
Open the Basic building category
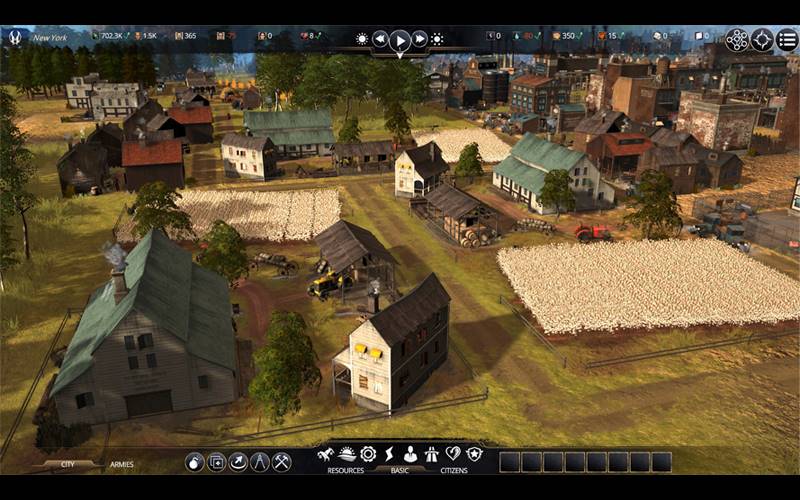400,470
